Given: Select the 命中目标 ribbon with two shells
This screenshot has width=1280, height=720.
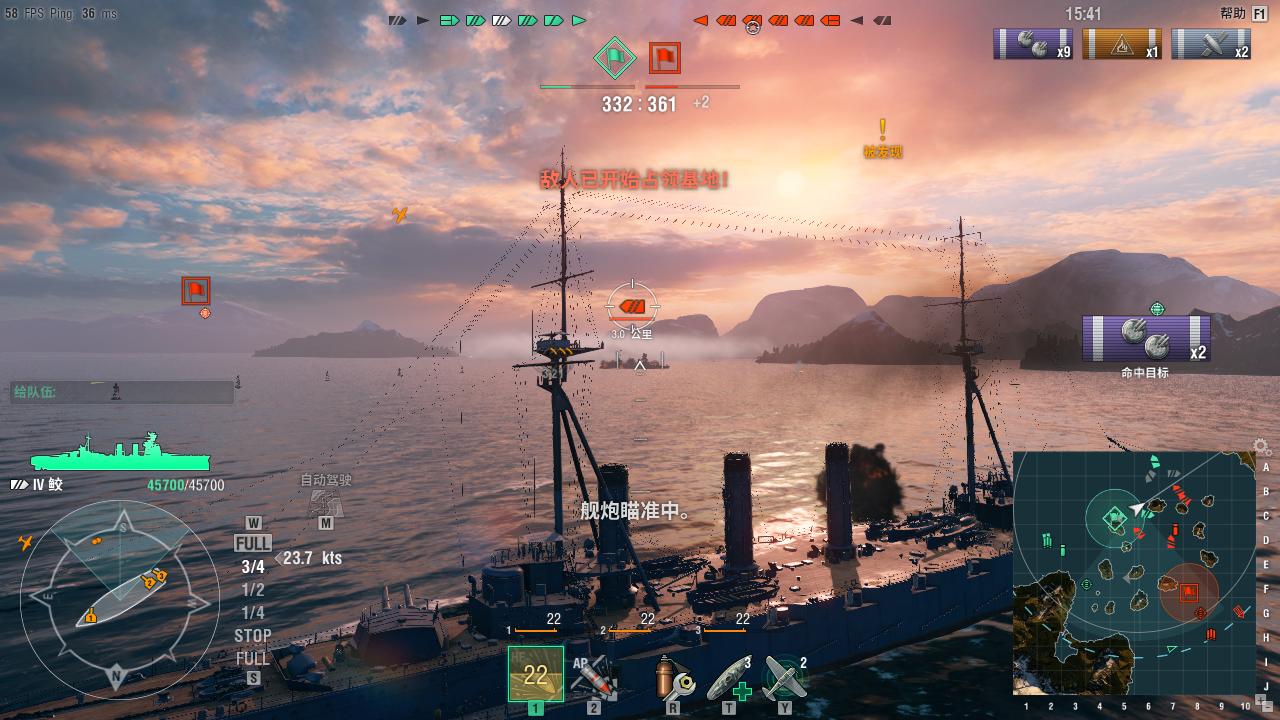Looking at the screenshot, I should tap(1145, 339).
